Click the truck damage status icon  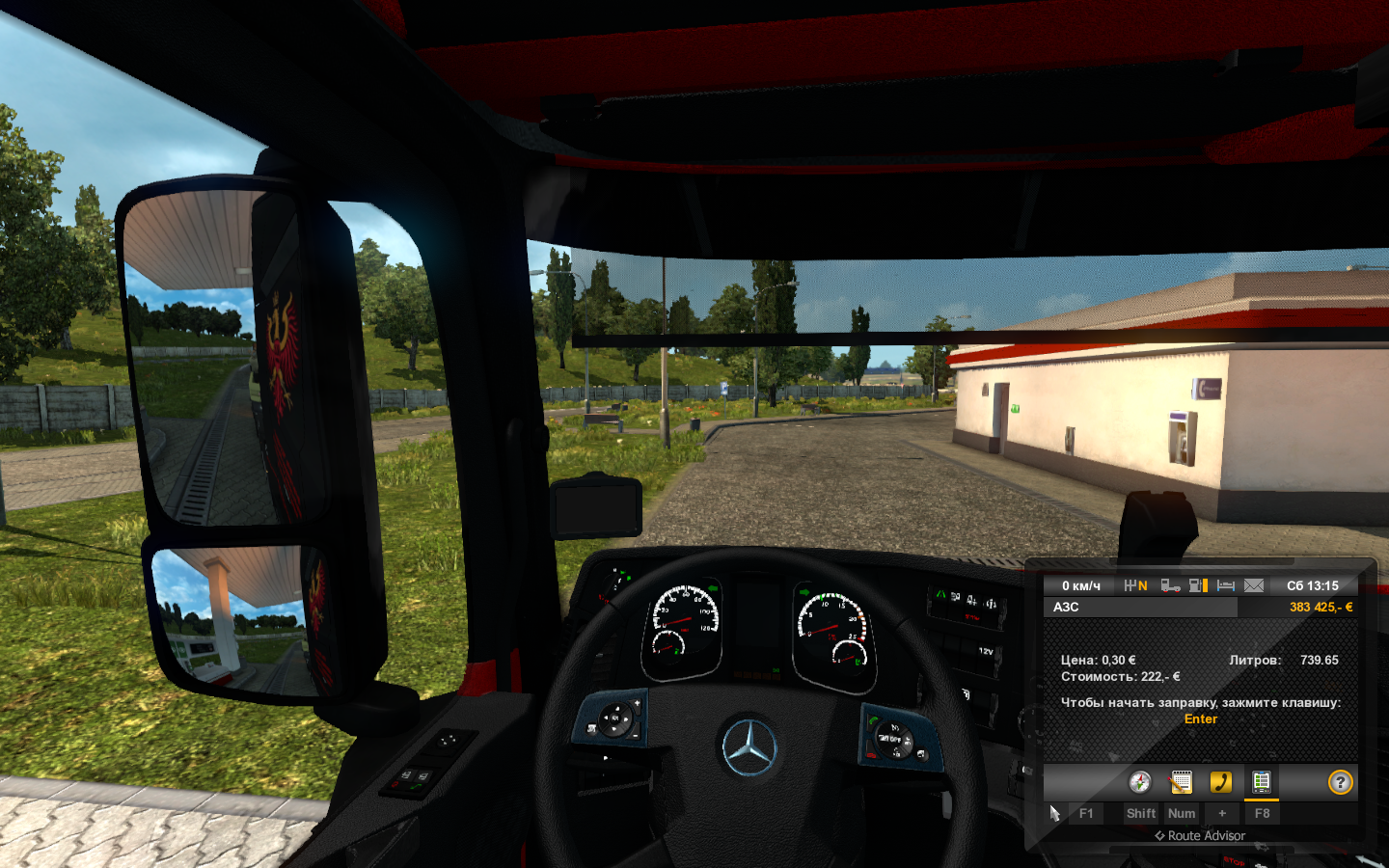1170,585
